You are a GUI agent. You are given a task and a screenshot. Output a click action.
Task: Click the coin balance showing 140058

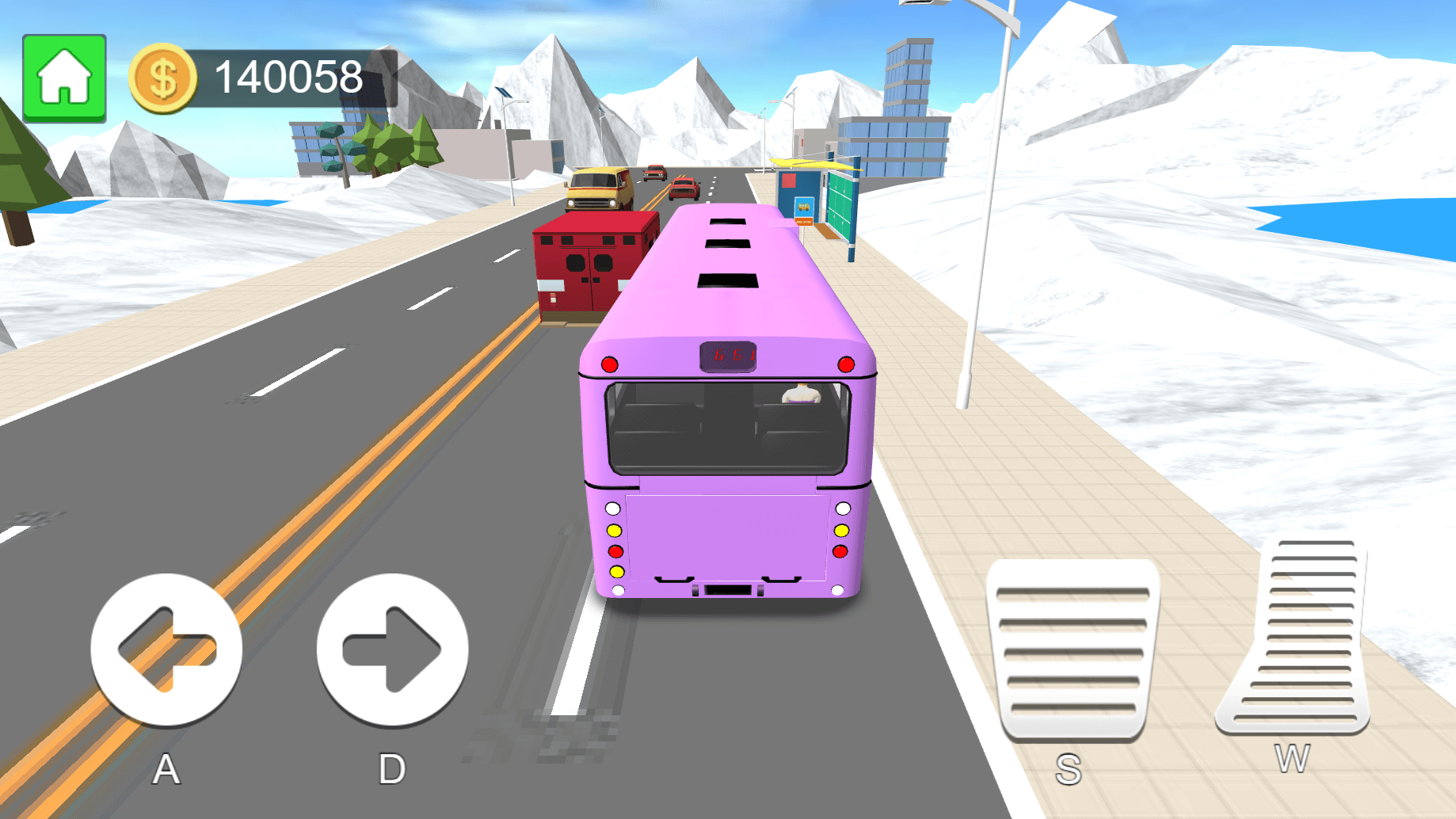[288, 76]
